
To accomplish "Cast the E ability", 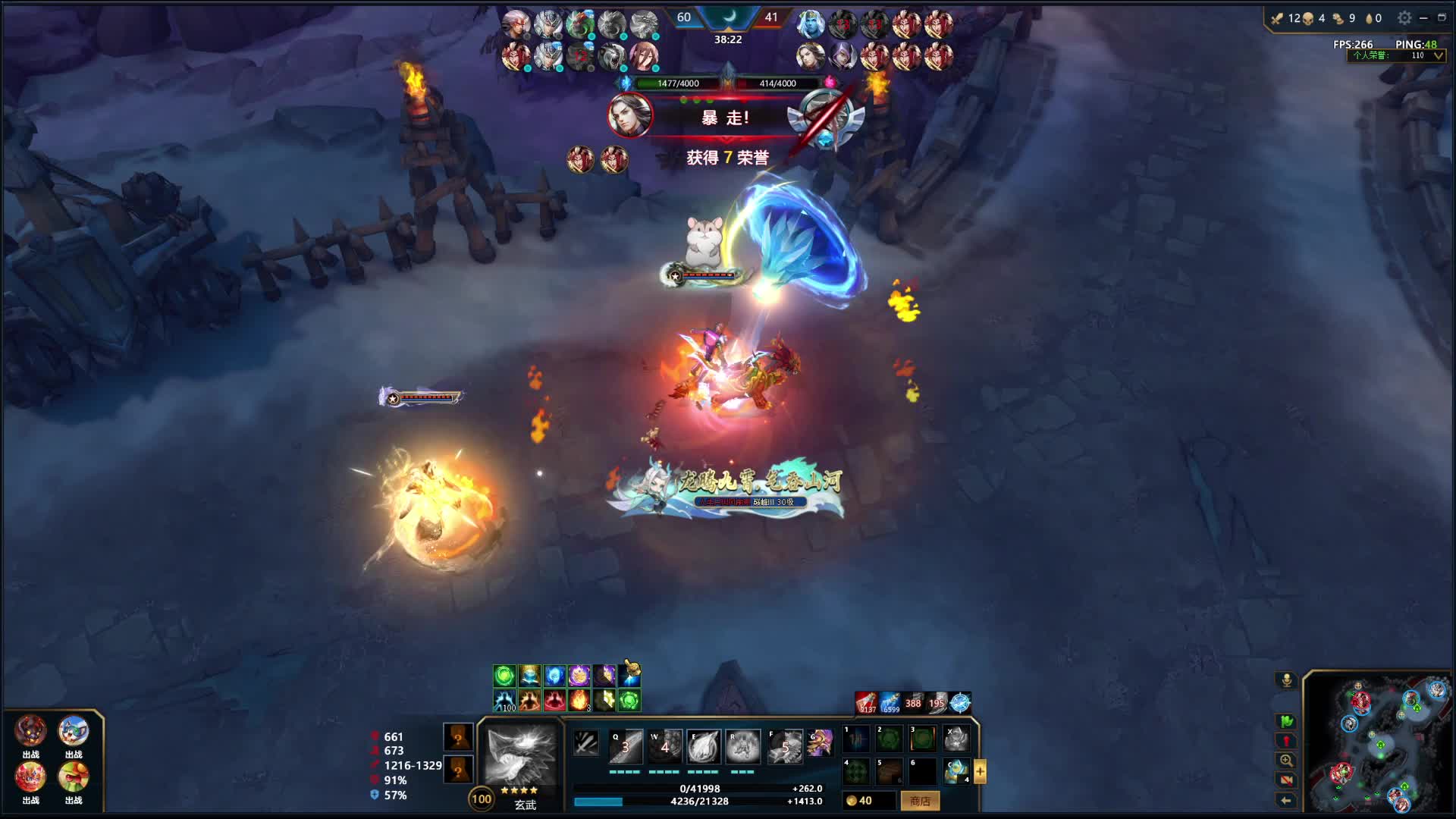I will point(704,746).
